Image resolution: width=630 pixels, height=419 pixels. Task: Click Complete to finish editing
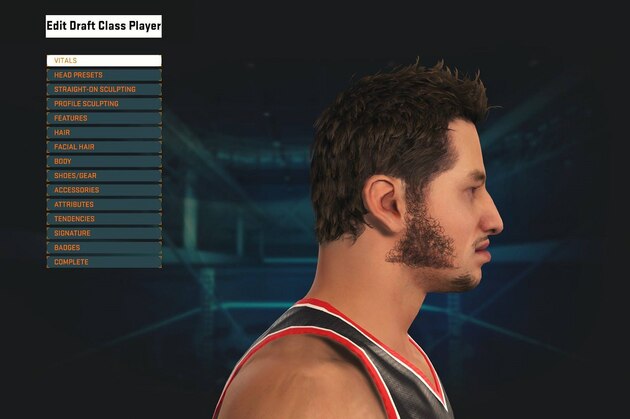[x=103, y=262]
